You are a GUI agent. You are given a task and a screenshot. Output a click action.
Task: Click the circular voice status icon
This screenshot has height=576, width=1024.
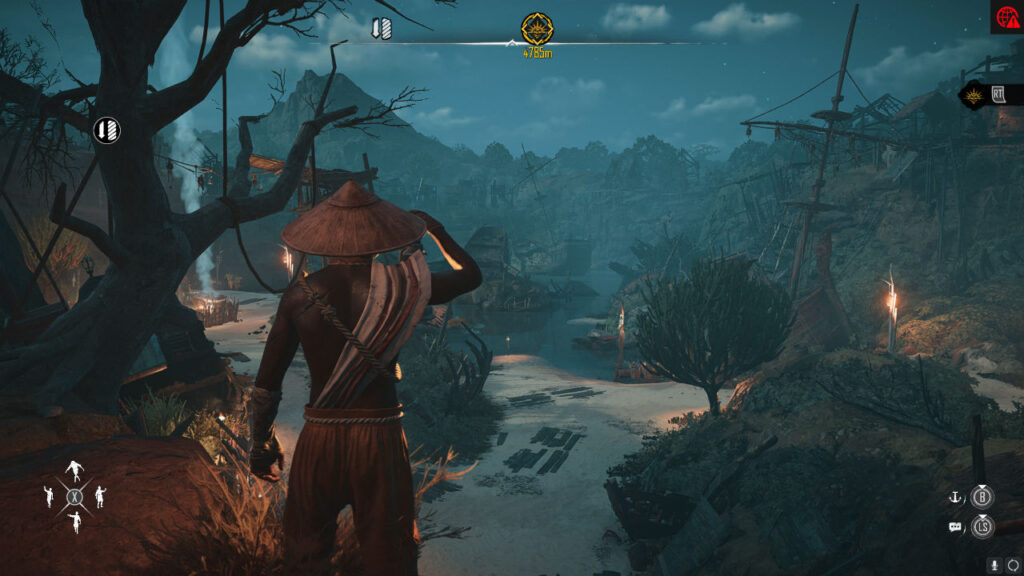[x=1012, y=565]
